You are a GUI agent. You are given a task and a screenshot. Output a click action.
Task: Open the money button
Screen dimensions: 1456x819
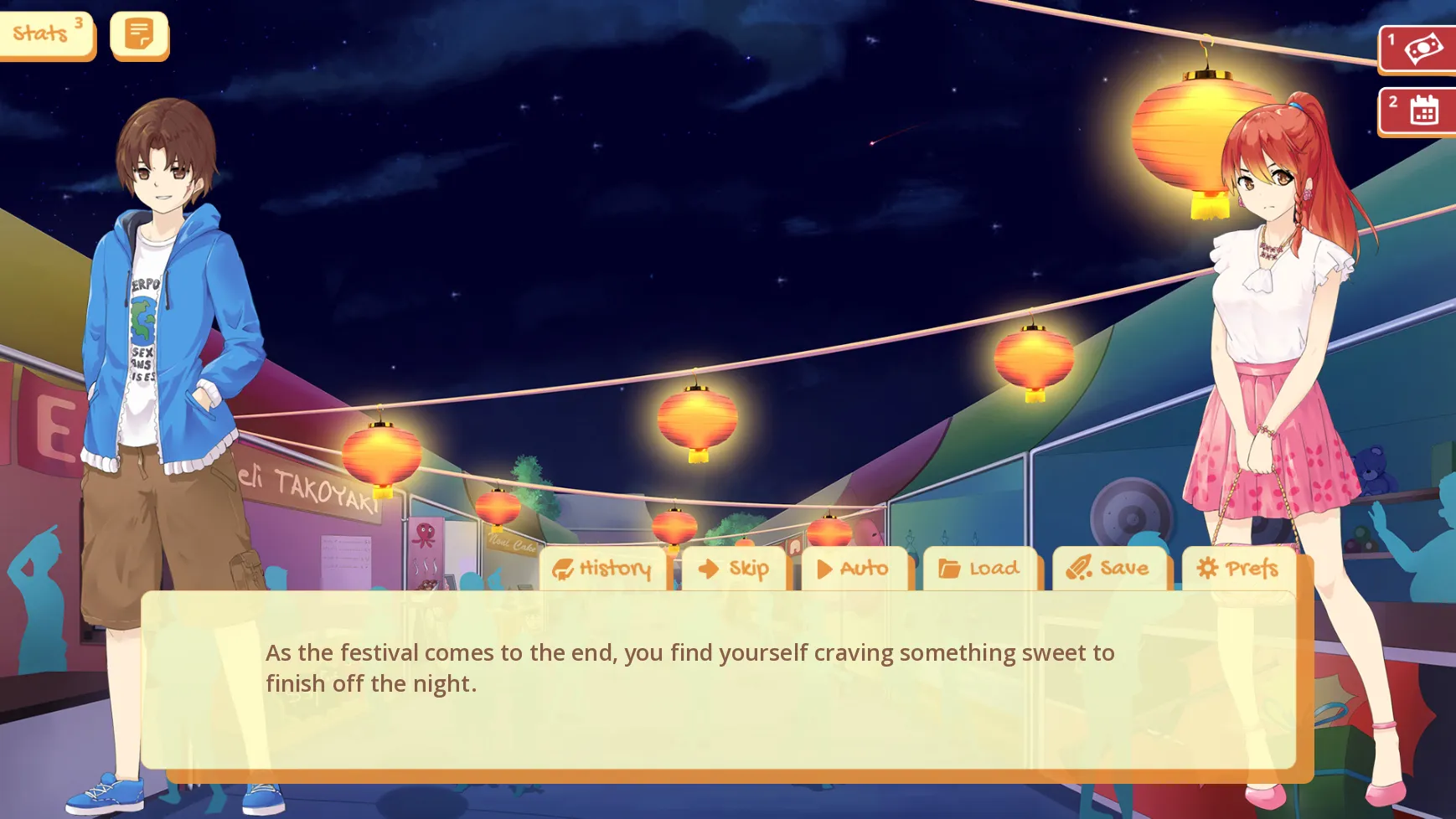point(1418,49)
